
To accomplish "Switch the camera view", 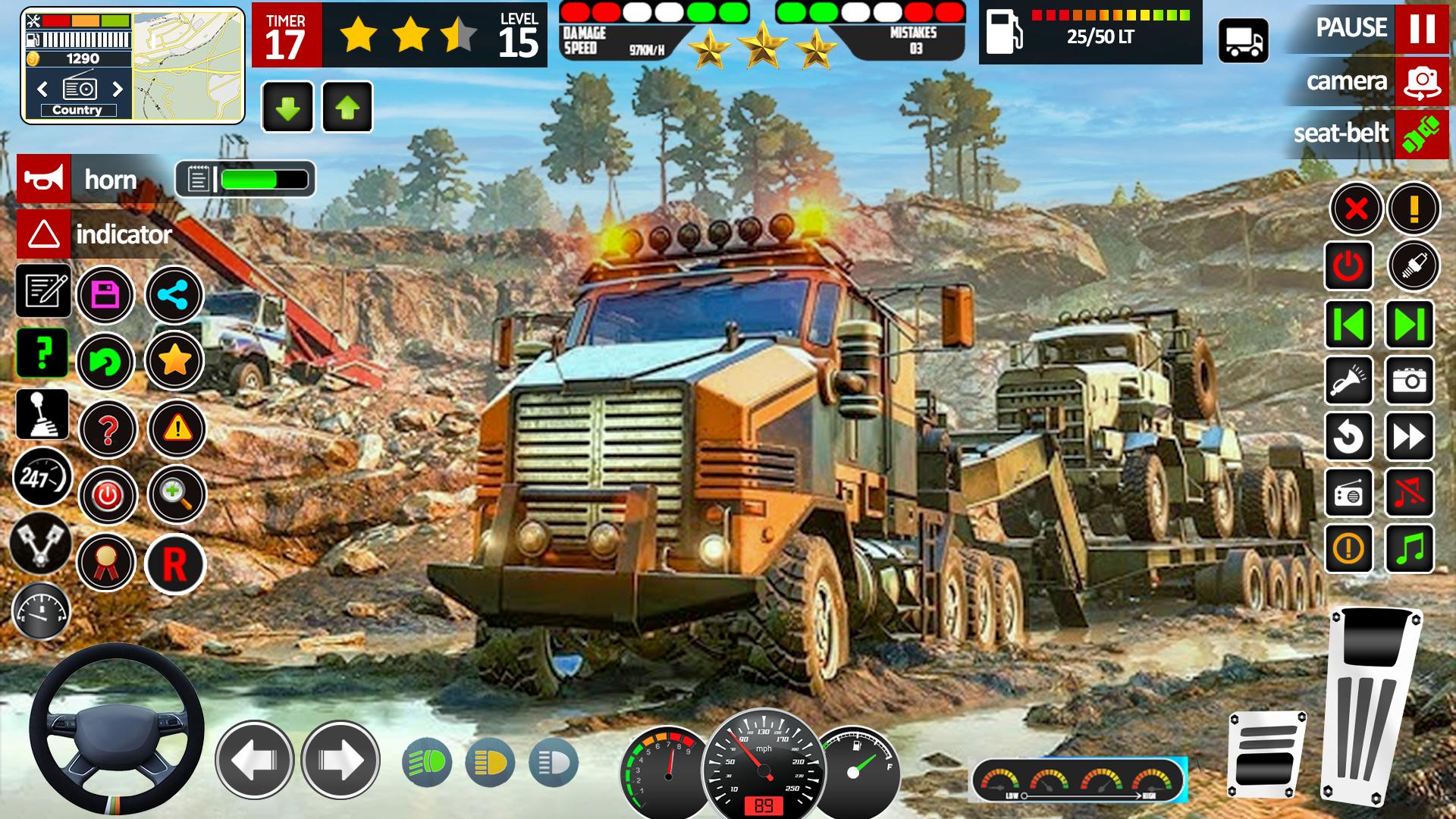I will click(x=1421, y=81).
